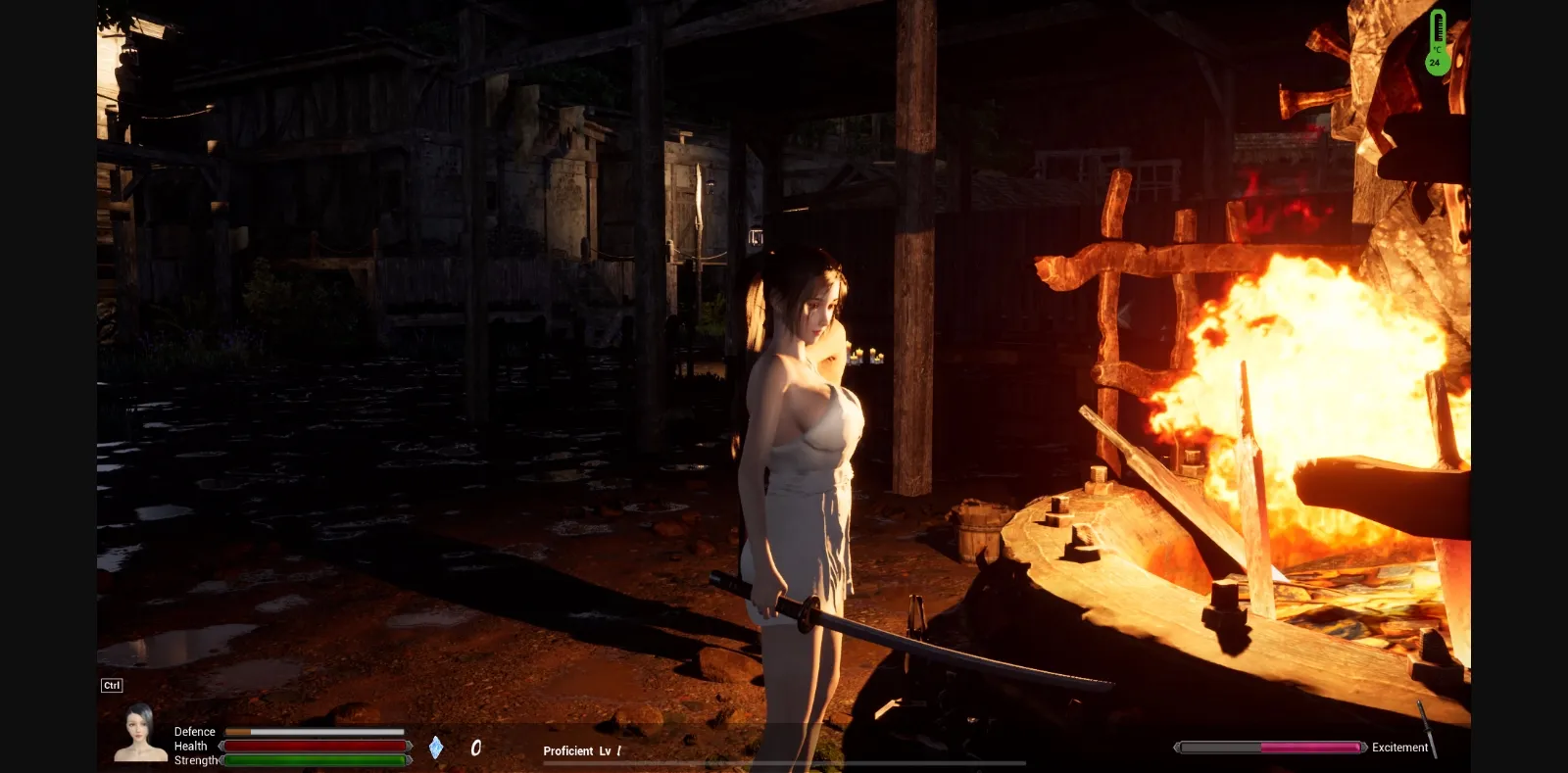This screenshot has height=773, width=1568.
Task: Select the Proficient Lv 1 label
Action: click(580, 750)
